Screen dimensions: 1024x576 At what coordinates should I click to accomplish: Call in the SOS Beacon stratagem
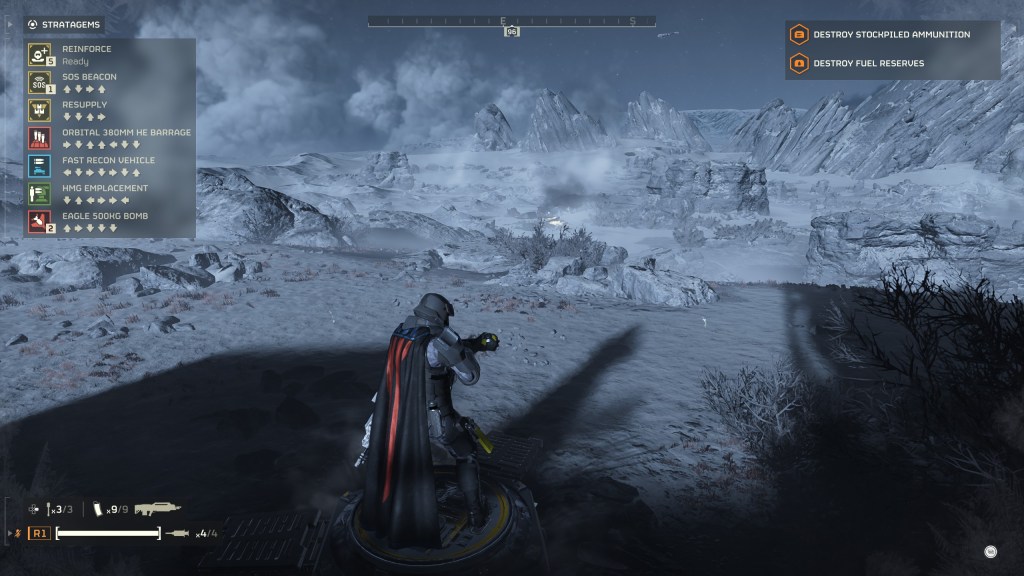40,82
